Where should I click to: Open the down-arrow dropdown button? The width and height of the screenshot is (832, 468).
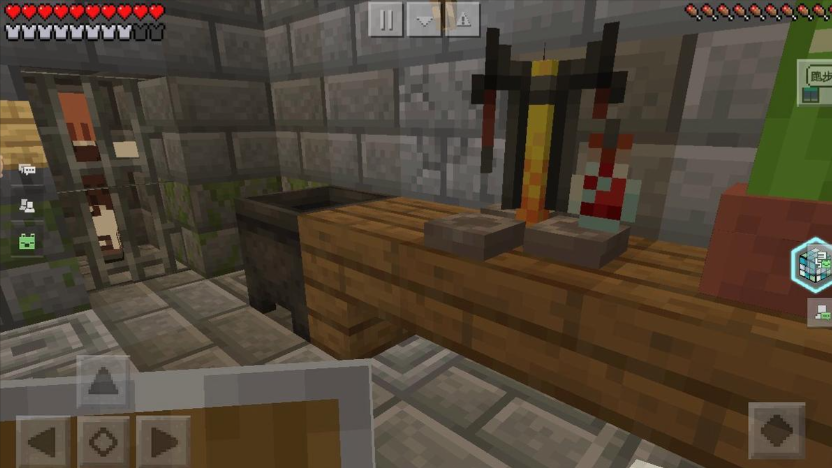424,19
